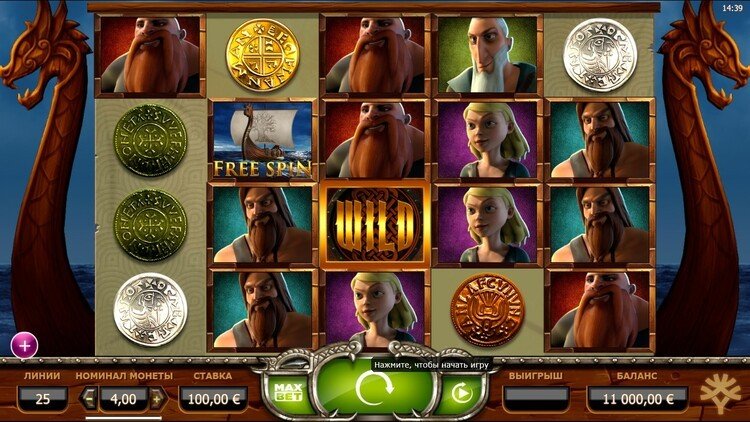Open the purple plus menu button

[x=24, y=345]
